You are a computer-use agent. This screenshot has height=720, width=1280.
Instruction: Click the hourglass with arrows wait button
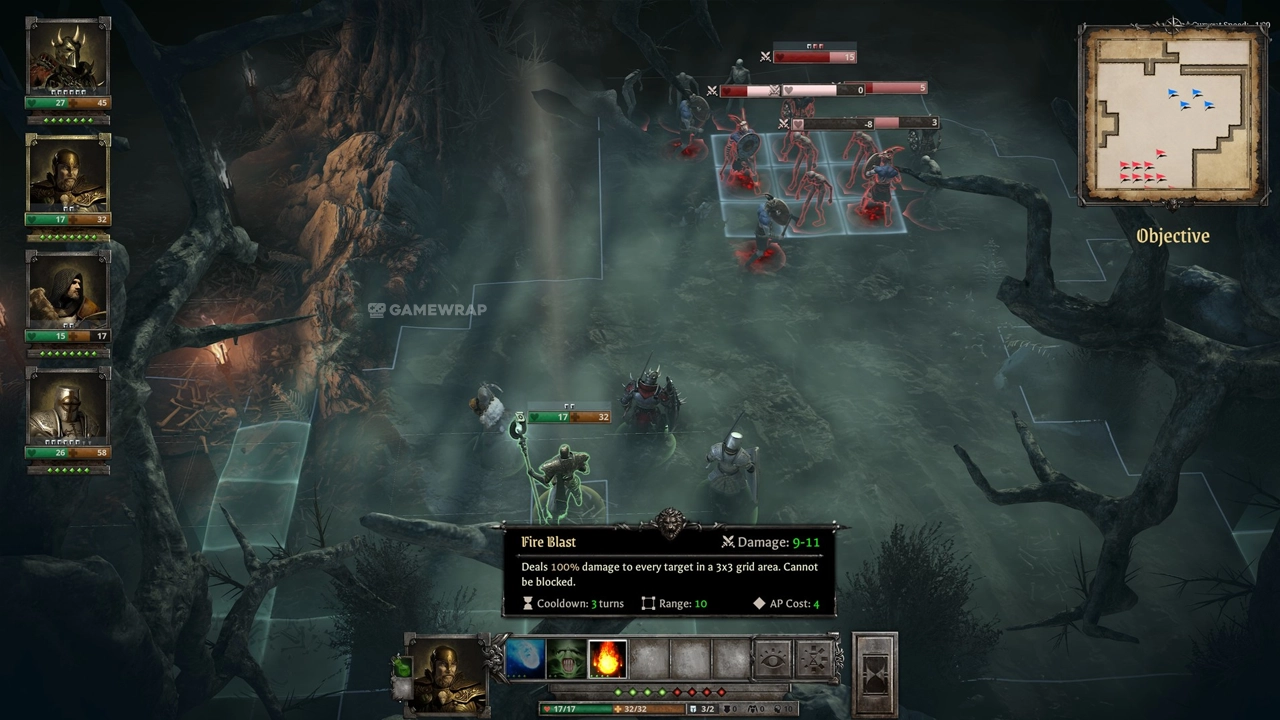point(814,659)
